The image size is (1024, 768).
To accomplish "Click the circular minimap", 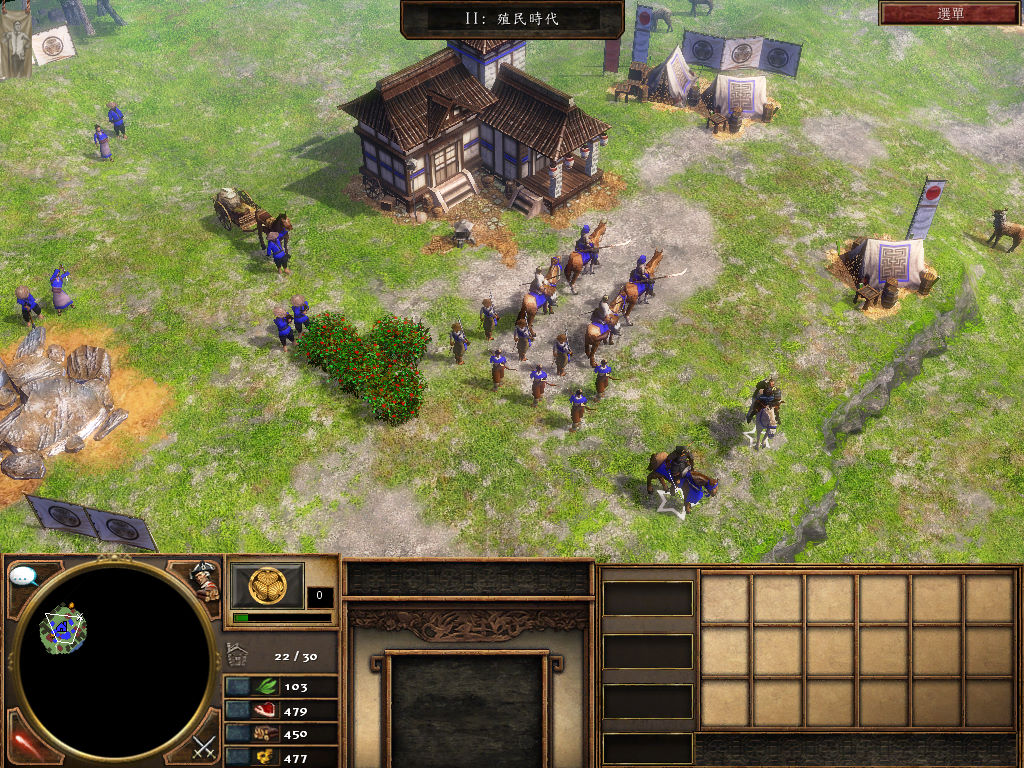I will point(114,660).
